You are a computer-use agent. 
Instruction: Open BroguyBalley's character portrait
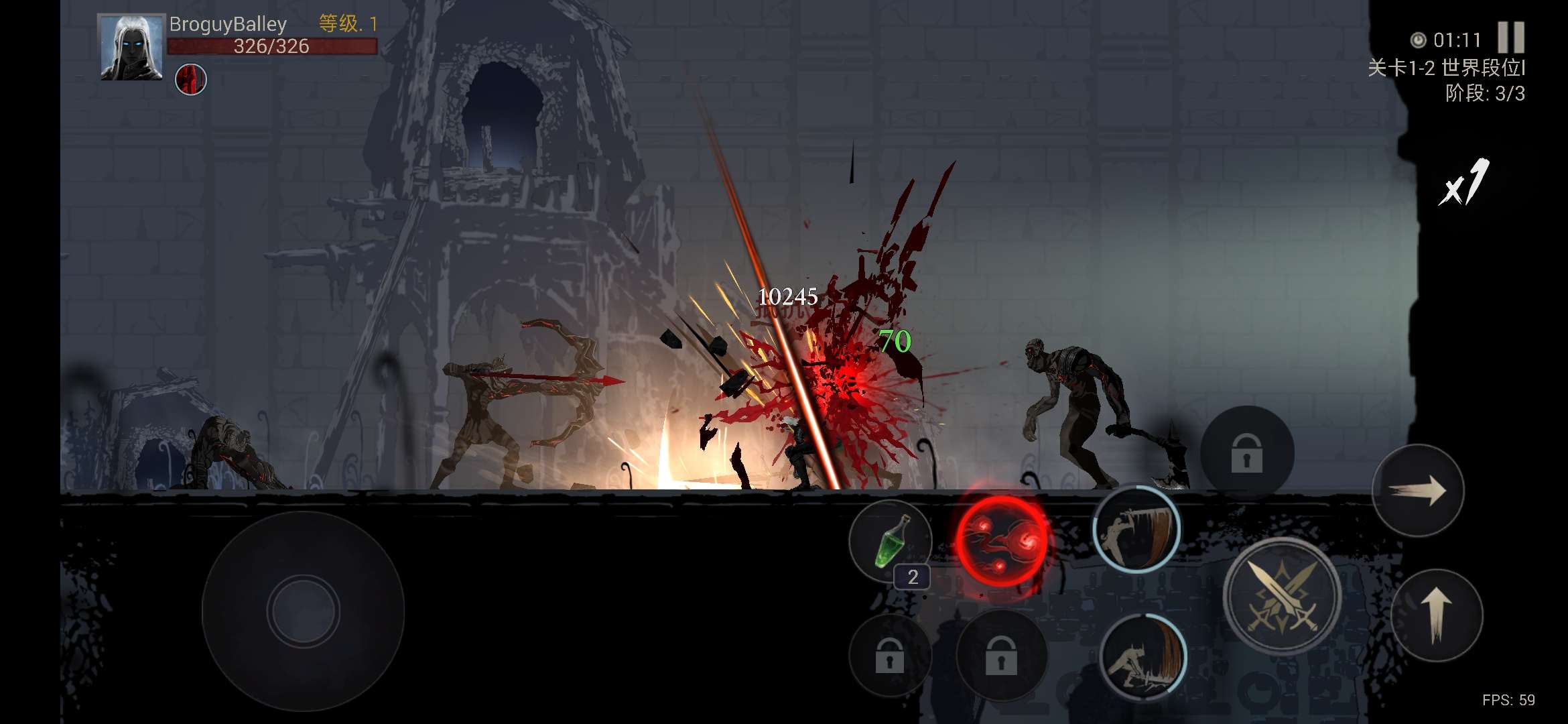131,48
